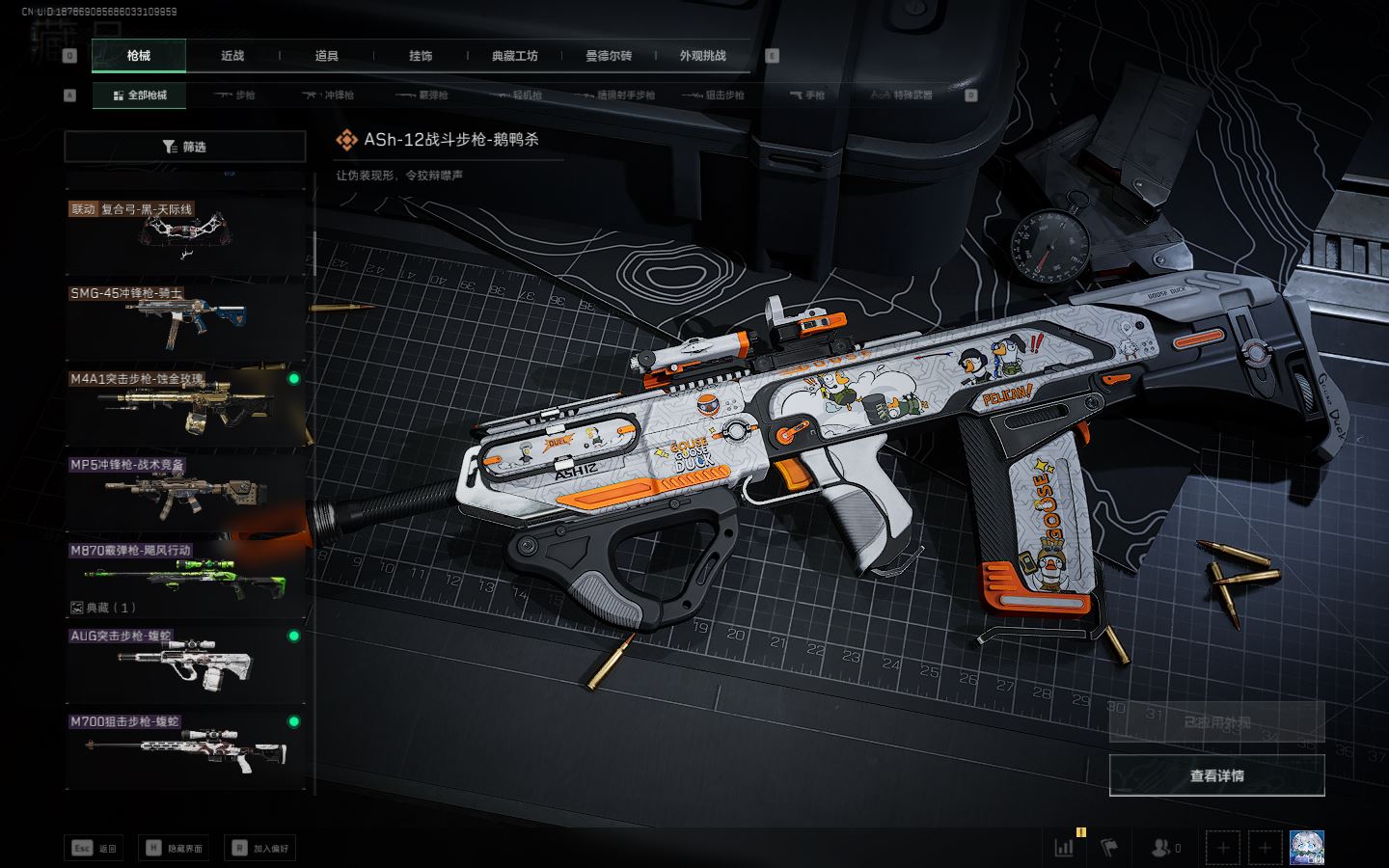Screen dimensions: 1389x868
Task: Select the MP5 冲锋枪-战术竞备 skin
Action: point(185,492)
